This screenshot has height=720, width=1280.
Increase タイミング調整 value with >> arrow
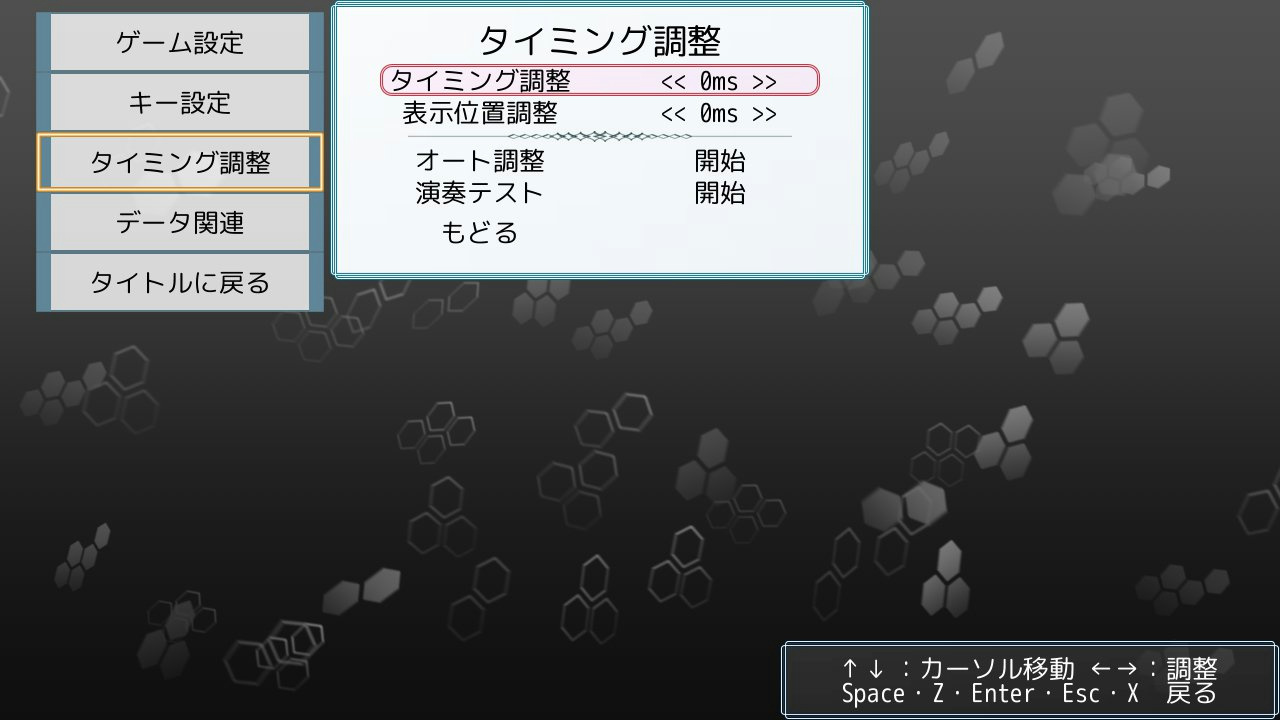(765, 81)
